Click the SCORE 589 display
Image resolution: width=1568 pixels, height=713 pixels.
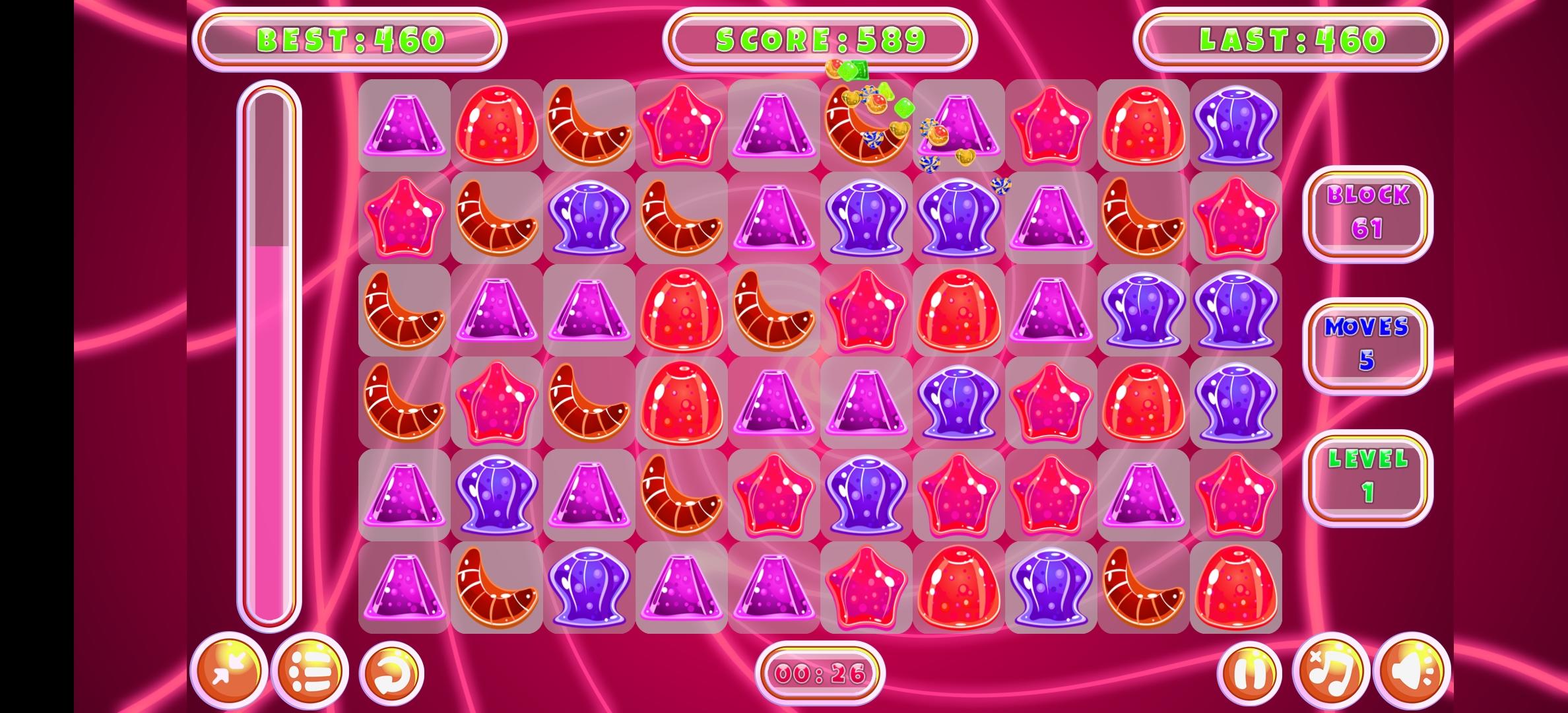818,38
